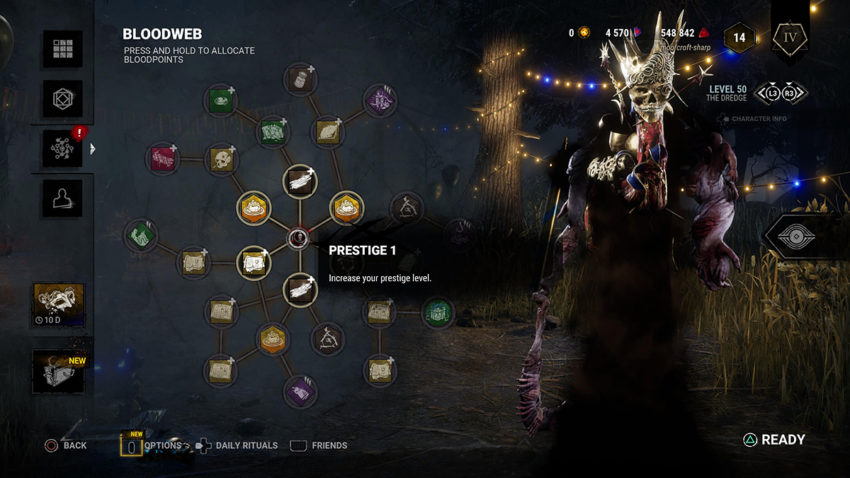Select the Prestige 1 center node
The width and height of the screenshot is (850, 478).
click(298, 238)
